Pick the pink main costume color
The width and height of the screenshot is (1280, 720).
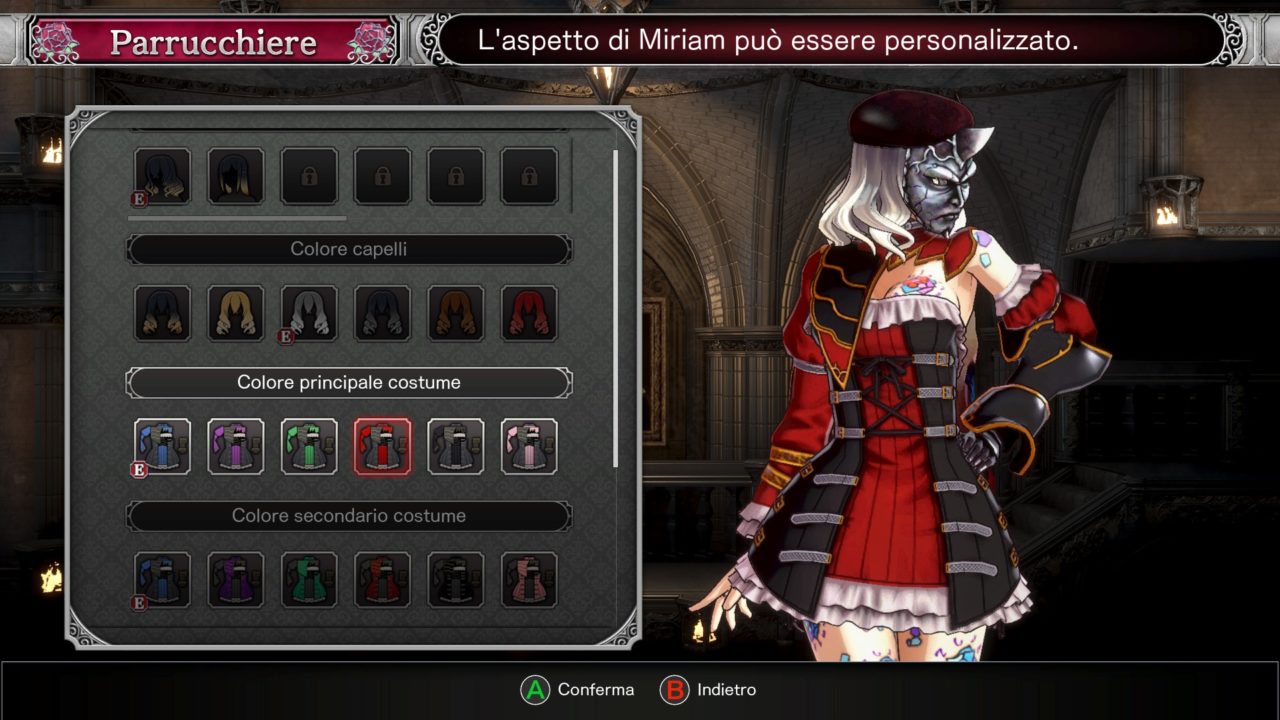(x=529, y=446)
